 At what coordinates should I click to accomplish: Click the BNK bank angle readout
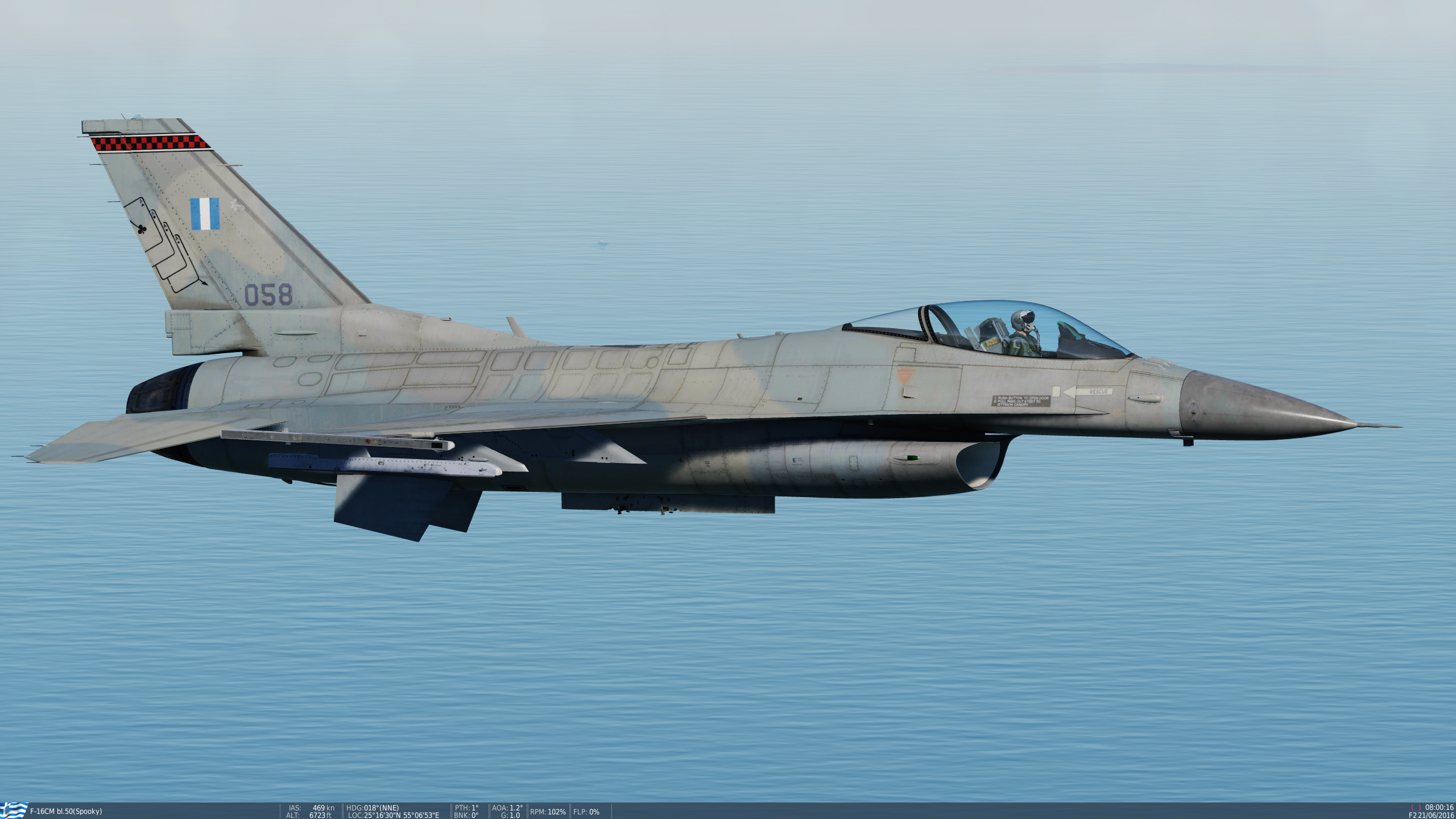point(465,815)
